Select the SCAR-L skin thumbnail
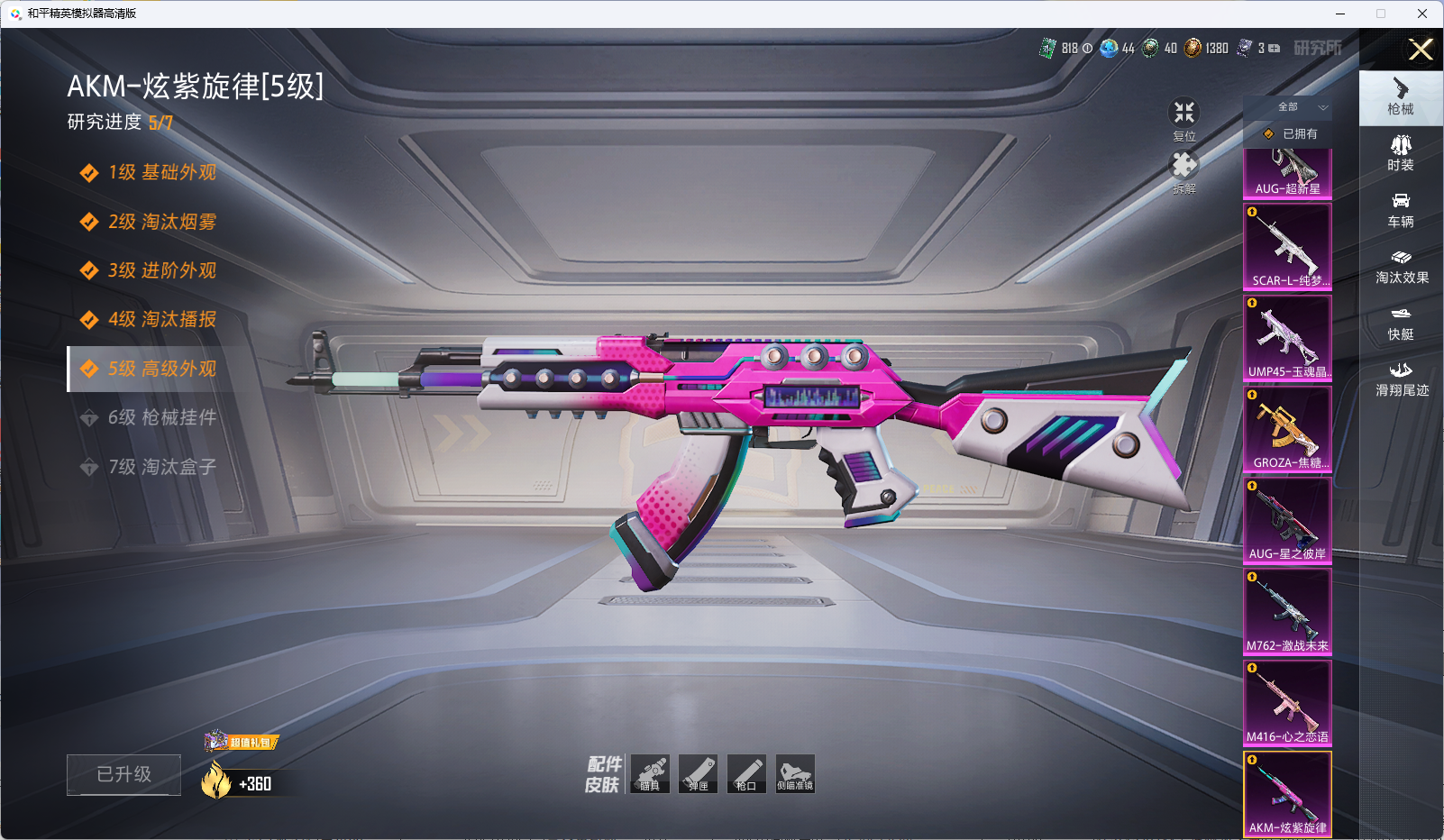Screen dimensions: 1444x840 click(x=1287, y=246)
